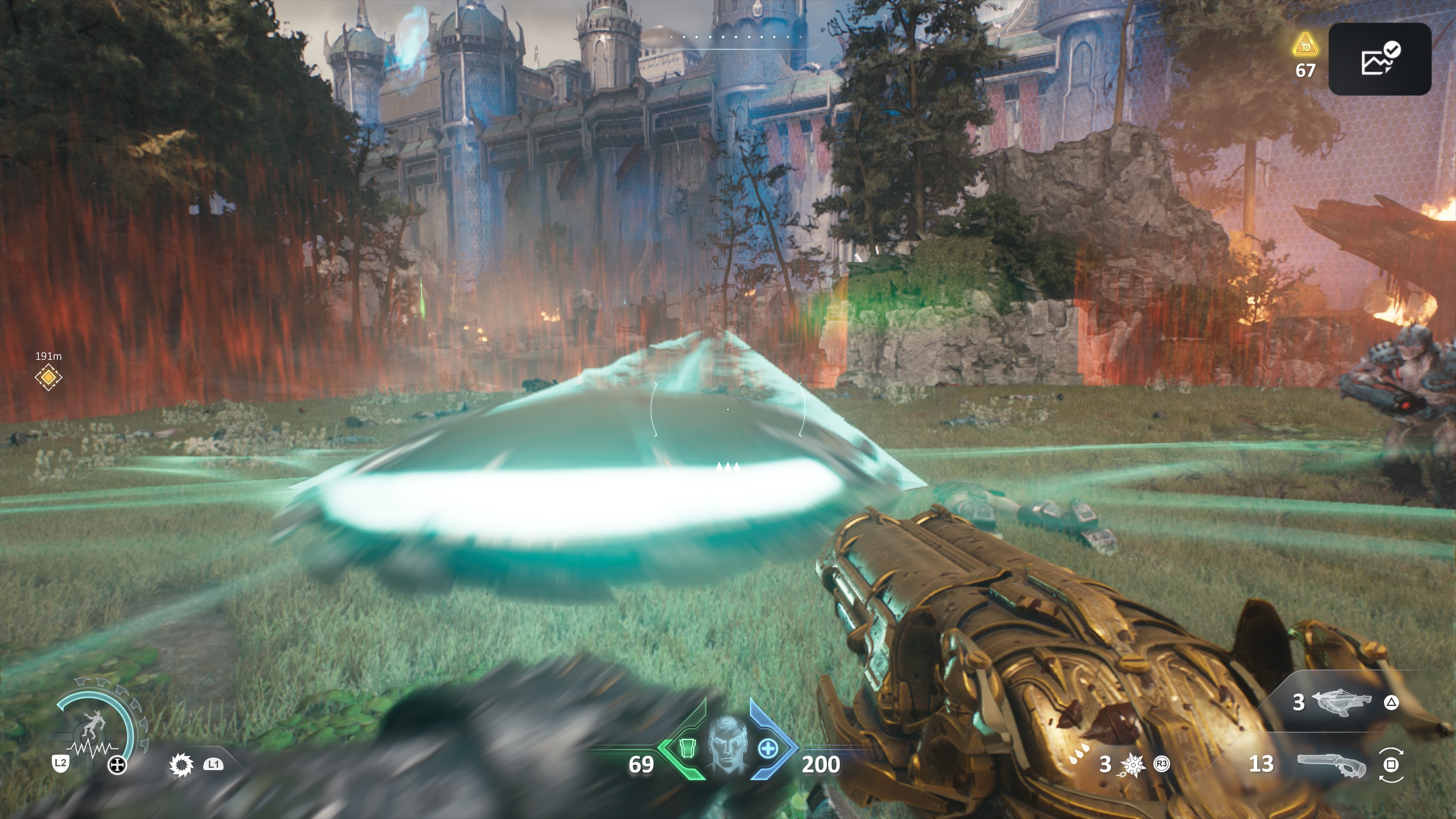Click the gold currency icon
1456x819 pixels.
tap(1305, 45)
